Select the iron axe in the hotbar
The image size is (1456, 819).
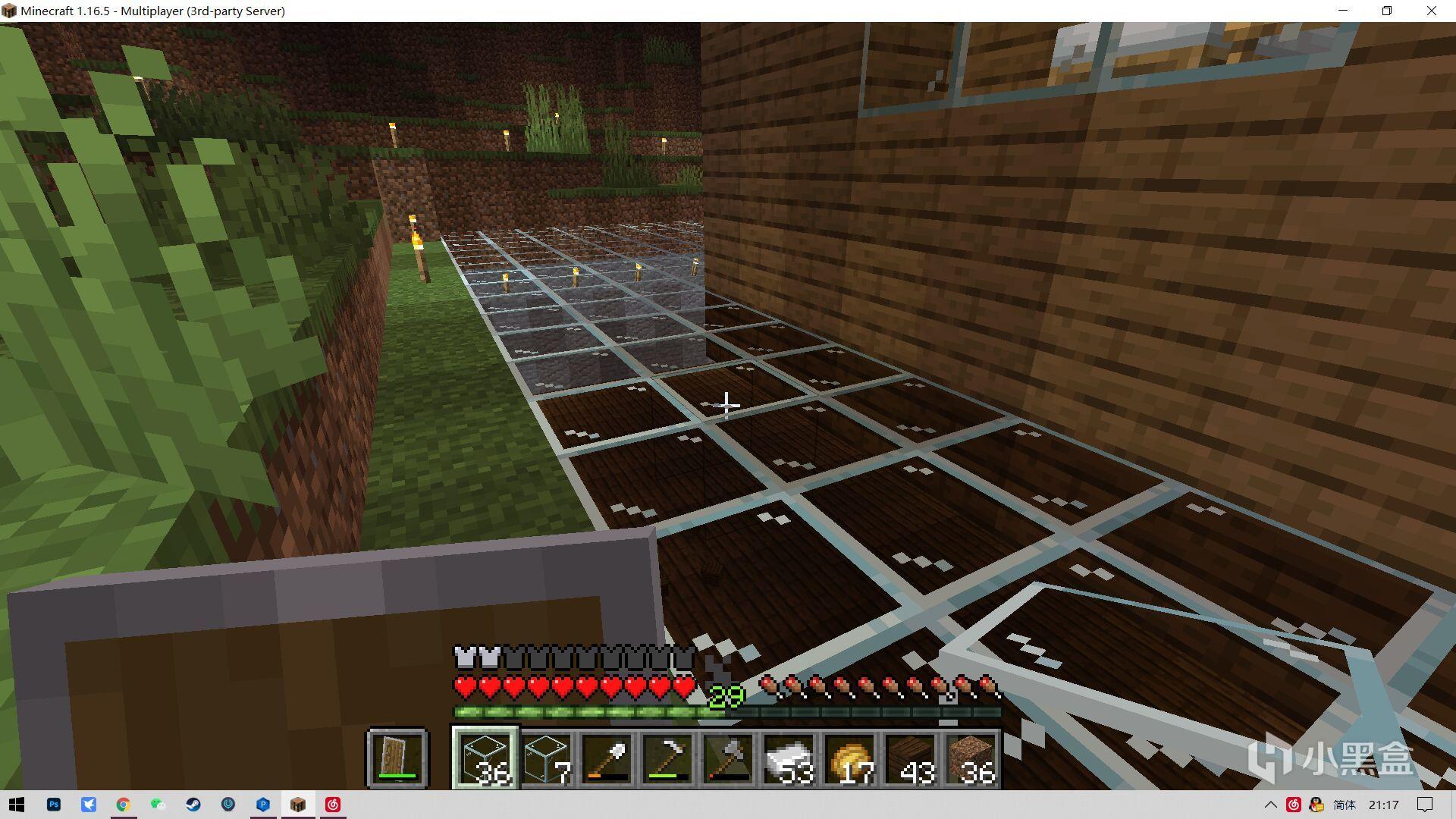728,758
